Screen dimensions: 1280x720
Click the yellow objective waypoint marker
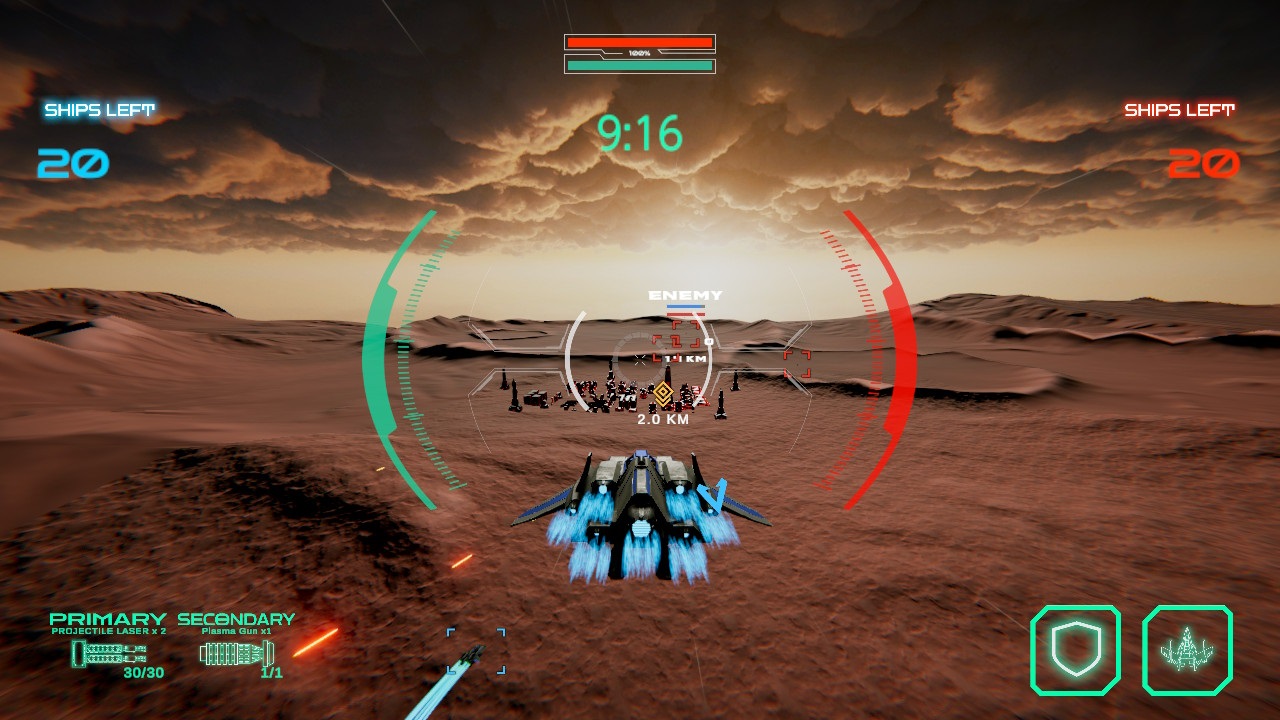pos(663,394)
